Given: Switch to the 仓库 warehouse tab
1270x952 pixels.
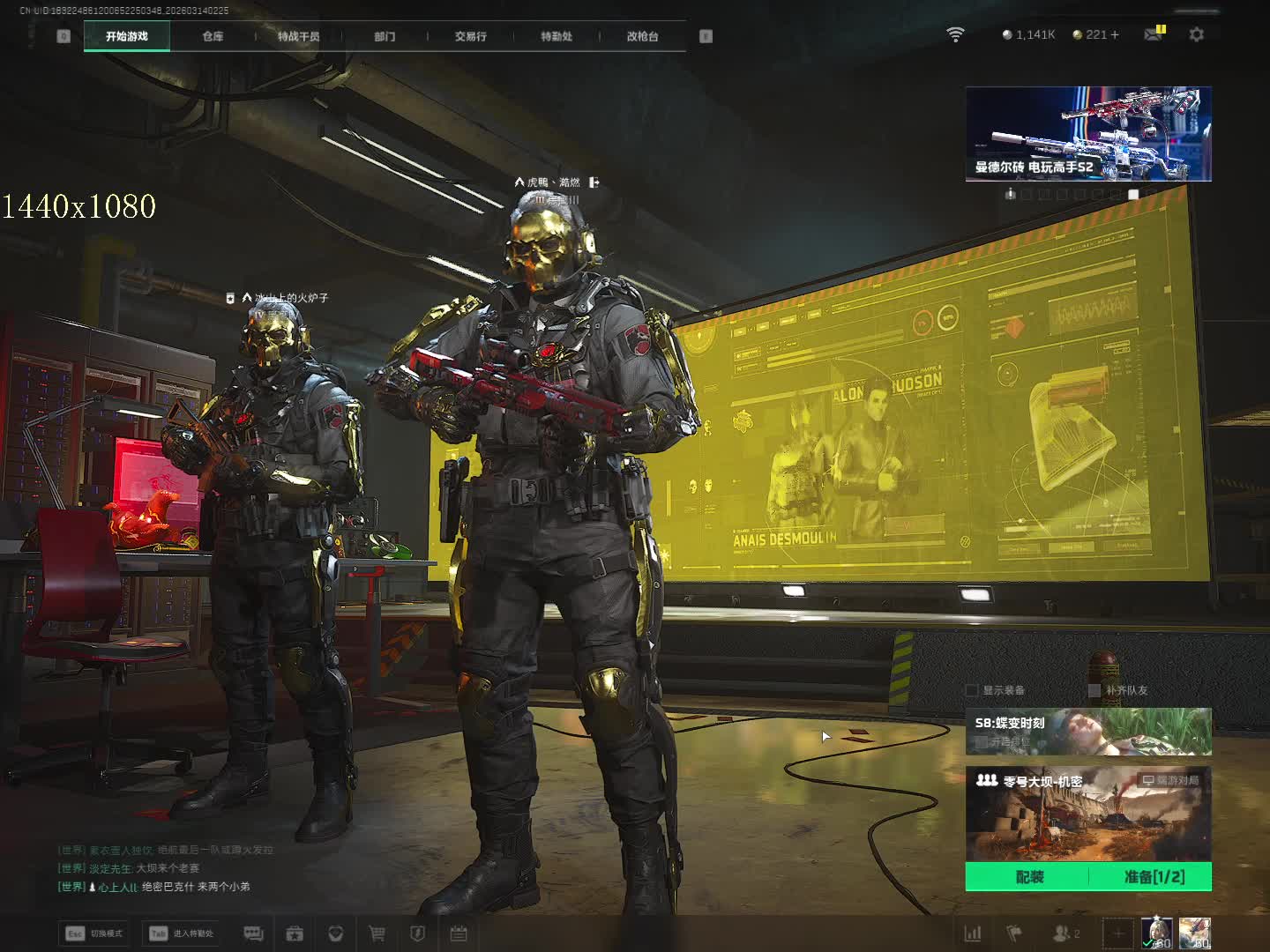Looking at the screenshot, I should [213, 36].
